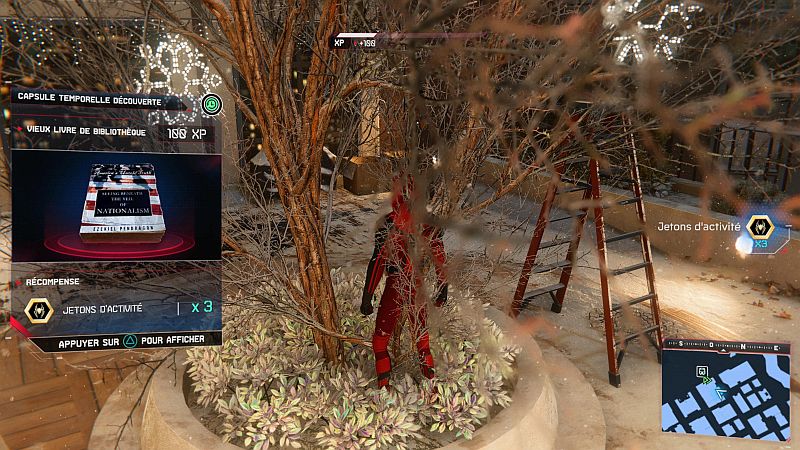Viewport: 800px width, 450px height.
Task: Click the activity token notification icon
Action: [x=761, y=227]
